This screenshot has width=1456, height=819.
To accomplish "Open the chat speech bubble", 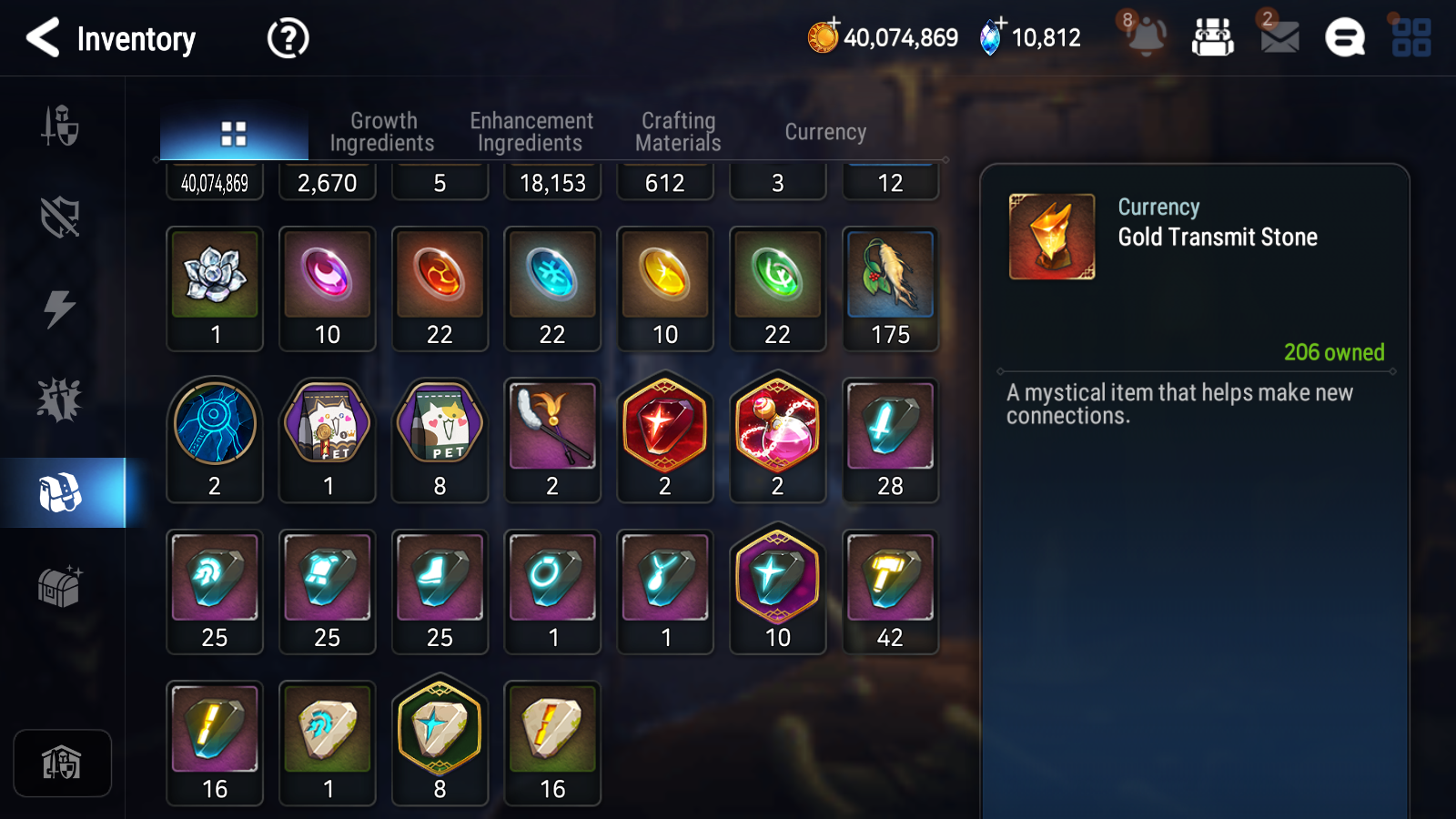I will 1345,38.
